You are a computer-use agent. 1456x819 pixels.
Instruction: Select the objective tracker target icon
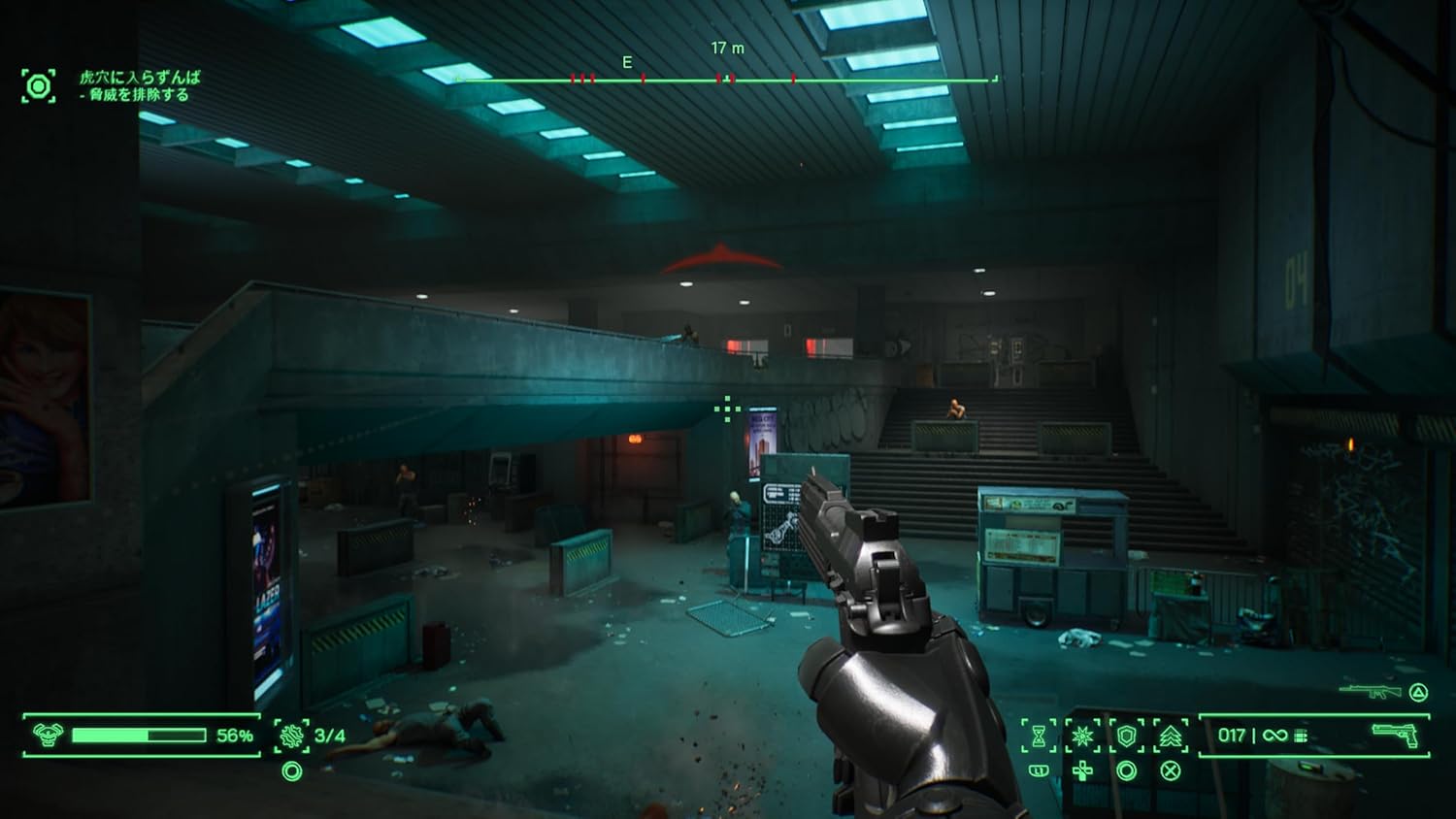pos(39,86)
